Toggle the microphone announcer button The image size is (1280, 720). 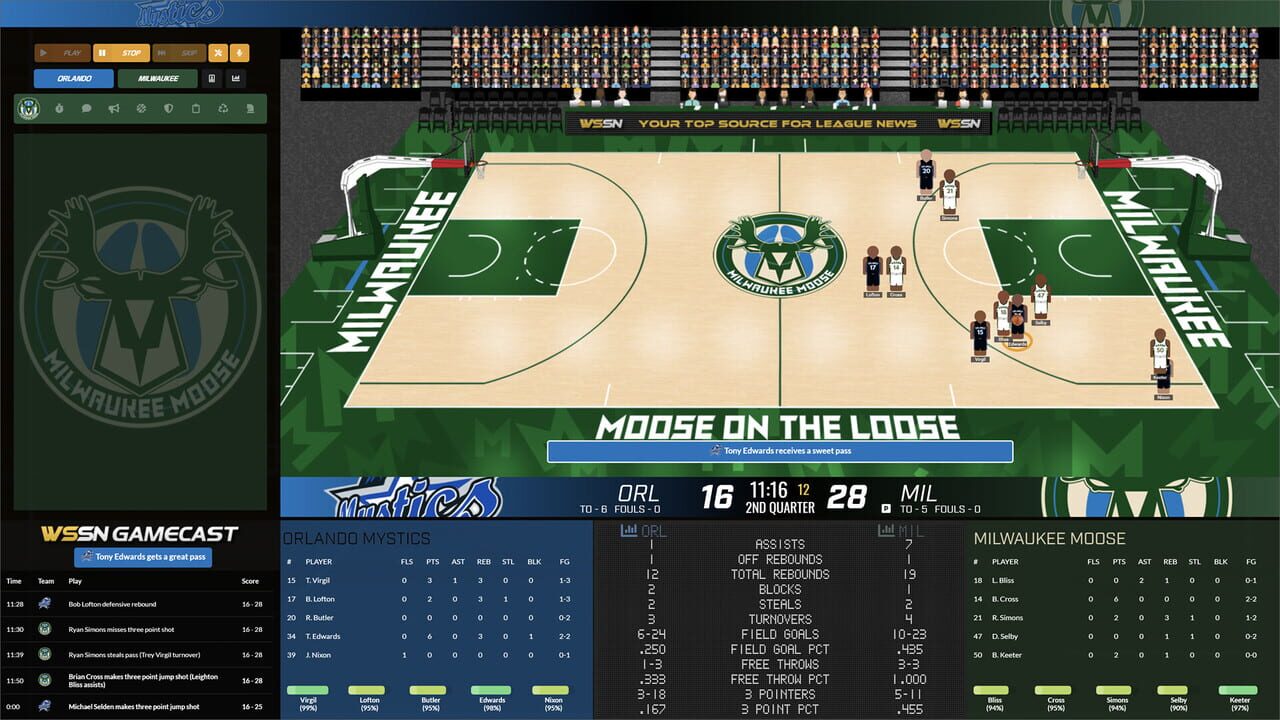click(239, 53)
